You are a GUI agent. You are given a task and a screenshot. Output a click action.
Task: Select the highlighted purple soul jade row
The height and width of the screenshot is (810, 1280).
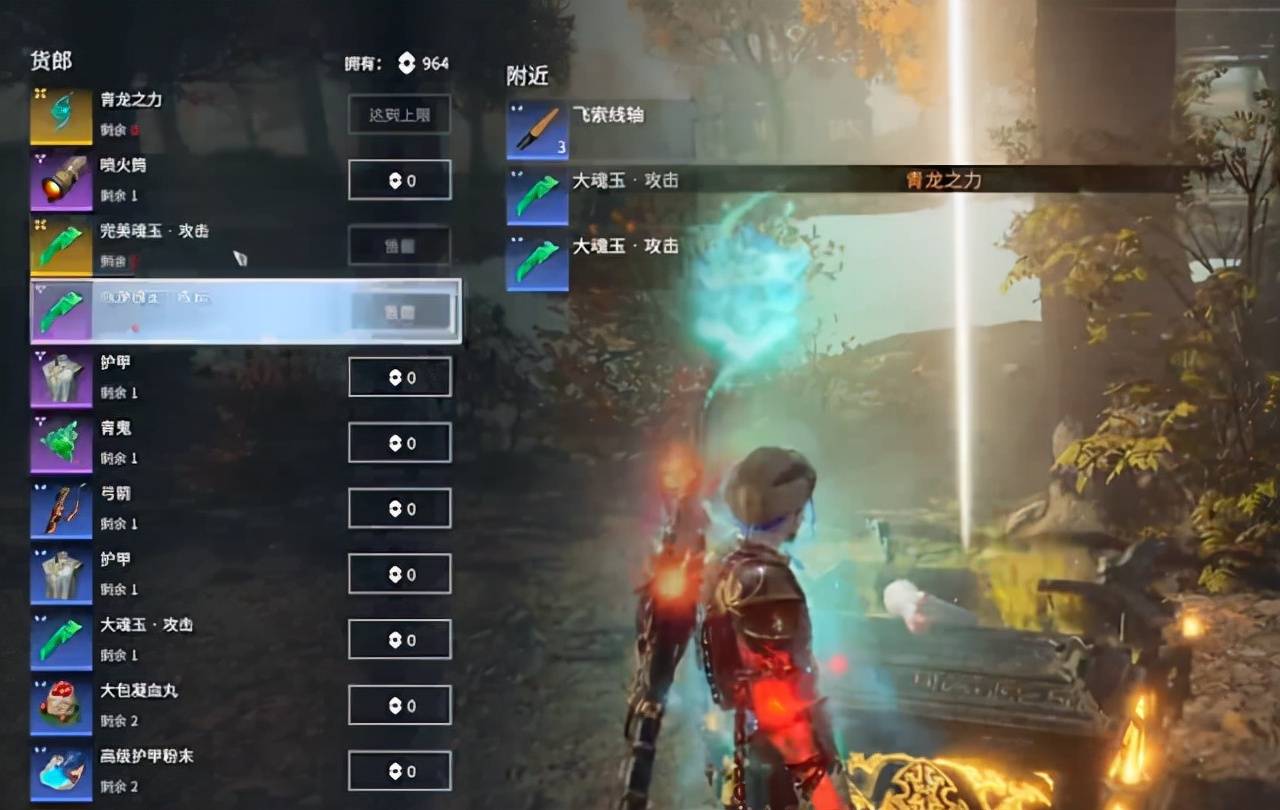[x=245, y=312]
